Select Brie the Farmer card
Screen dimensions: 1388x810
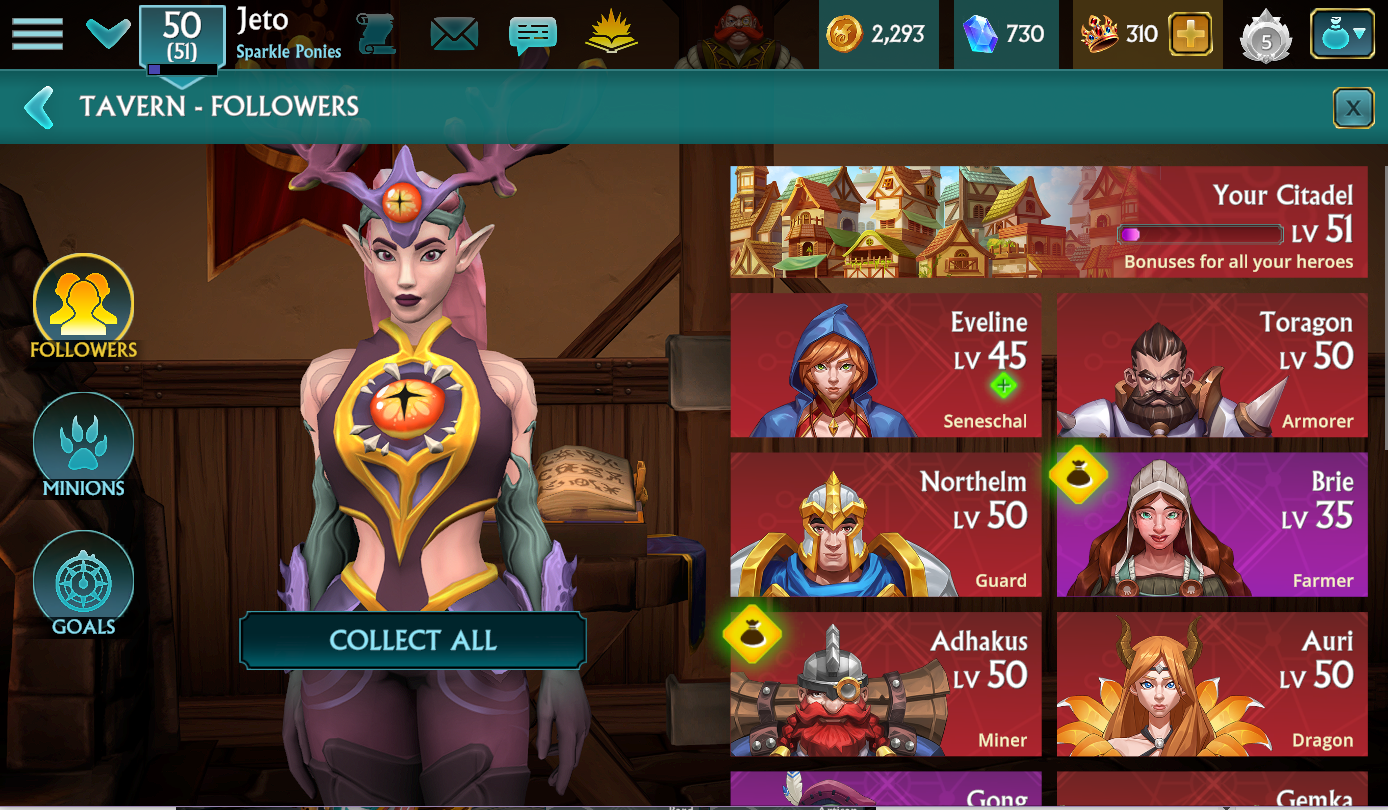pyautogui.click(x=1212, y=525)
